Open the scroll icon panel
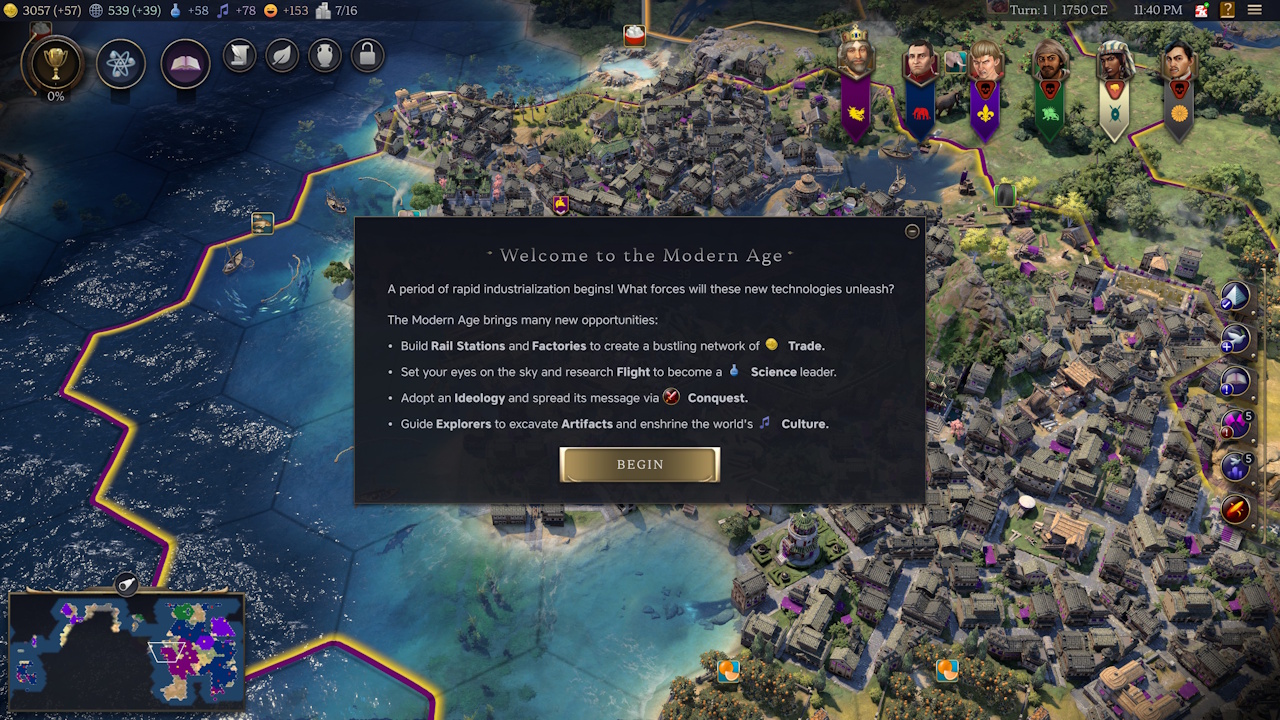 click(240, 55)
